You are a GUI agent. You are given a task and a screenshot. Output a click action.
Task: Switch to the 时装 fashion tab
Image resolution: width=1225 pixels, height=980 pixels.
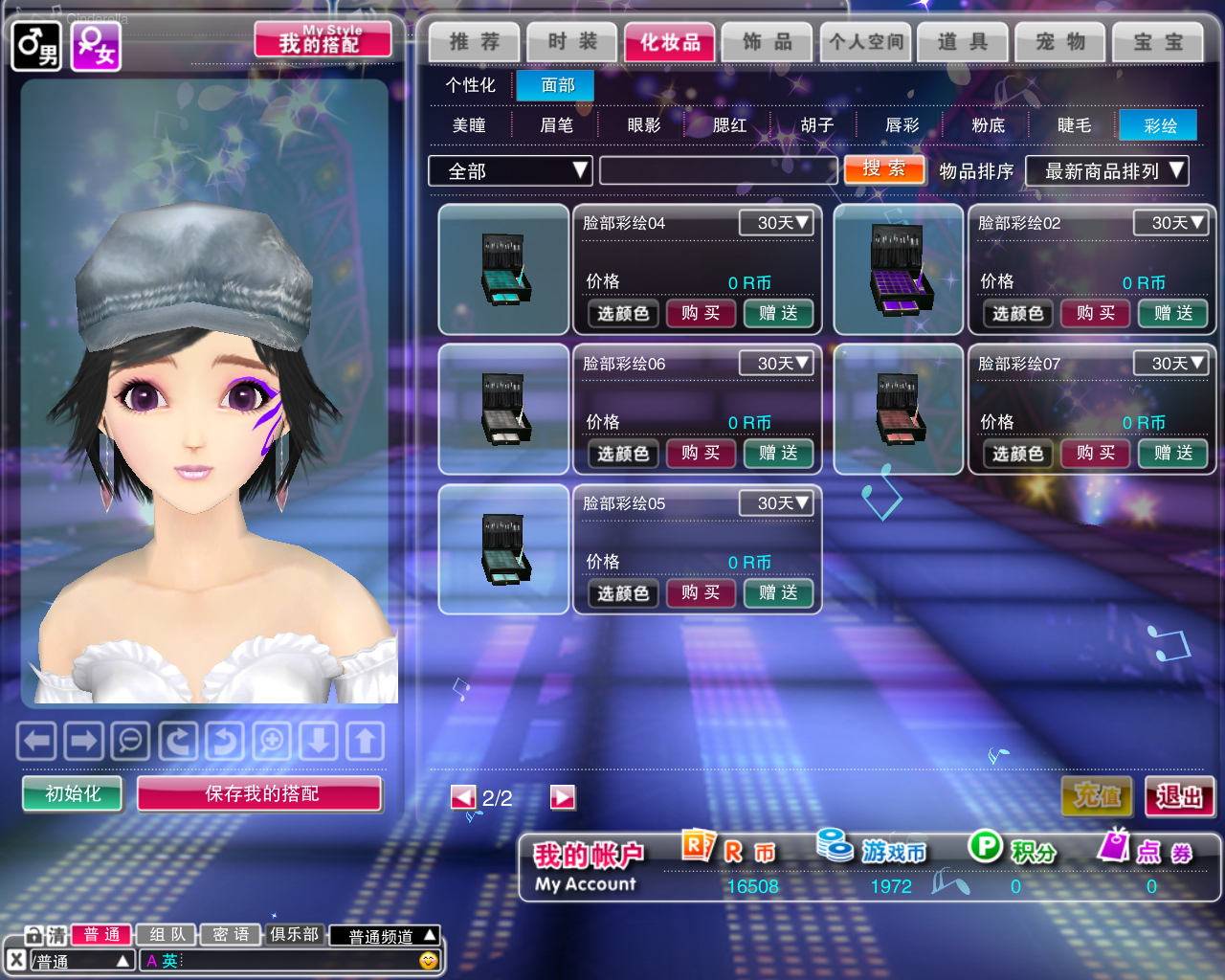[x=572, y=42]
